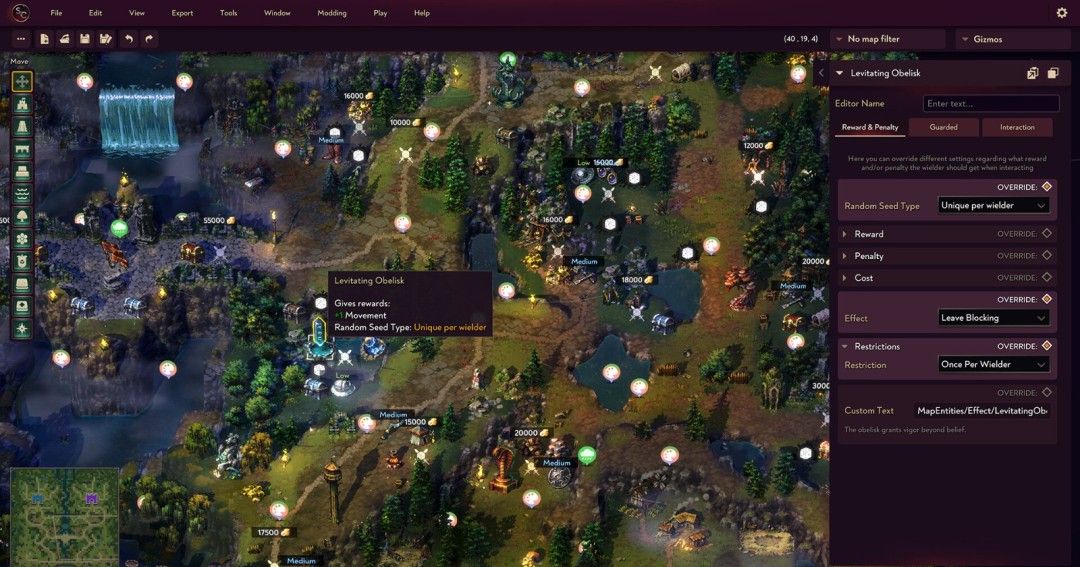Switch to the Interaction tab

[x=1017, y=127]
